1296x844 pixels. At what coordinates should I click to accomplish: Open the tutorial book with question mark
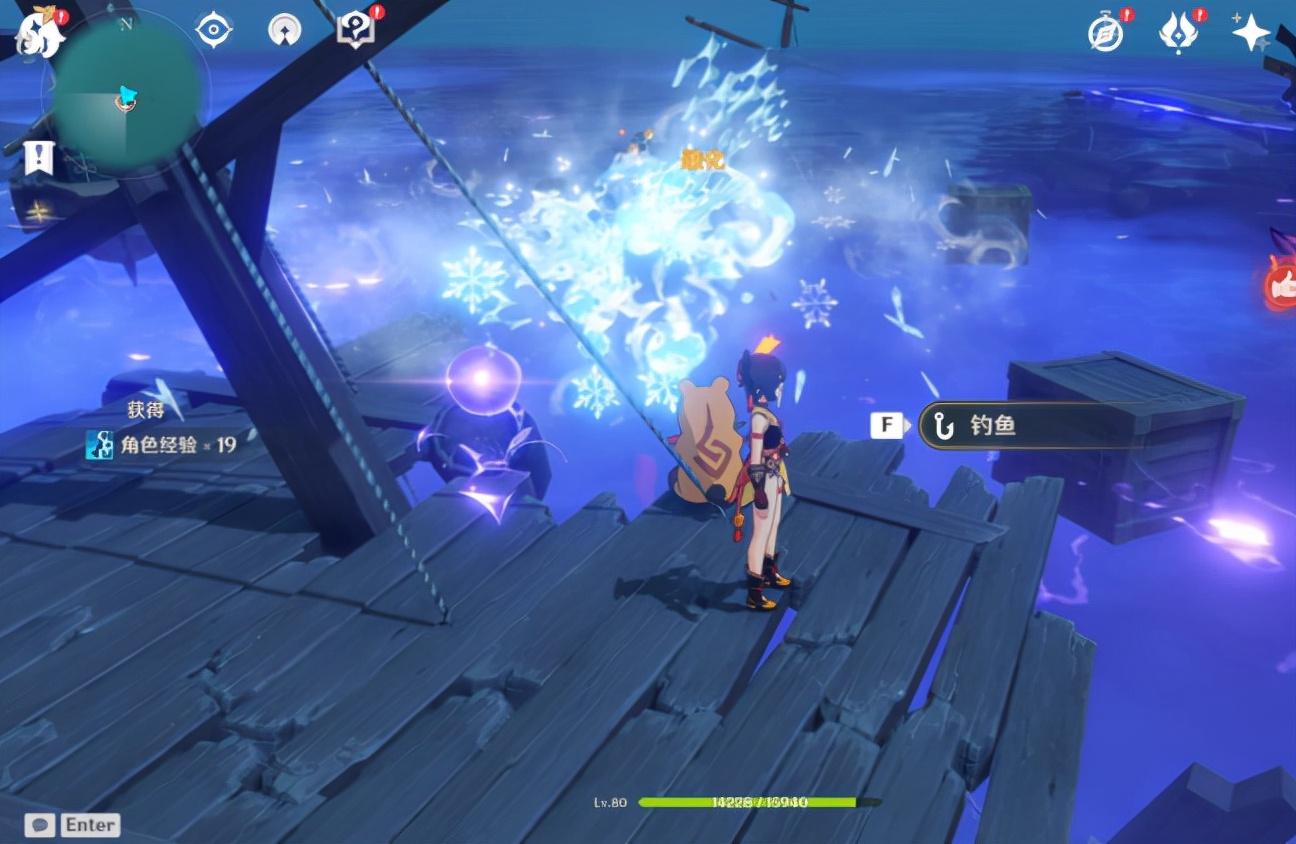[355, 29]
